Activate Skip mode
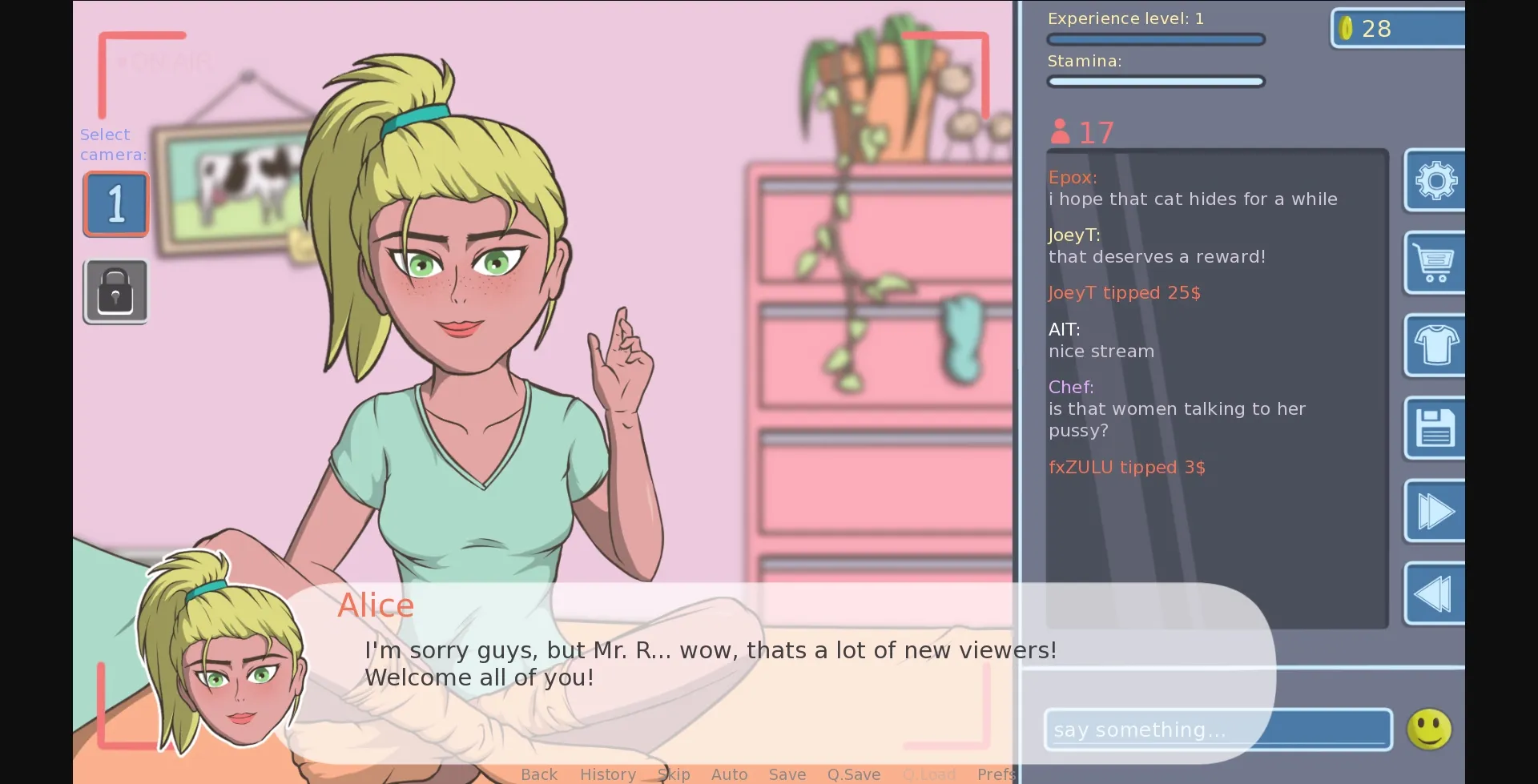The width and height of the screenshot is (1538, 784). point(674,774)
